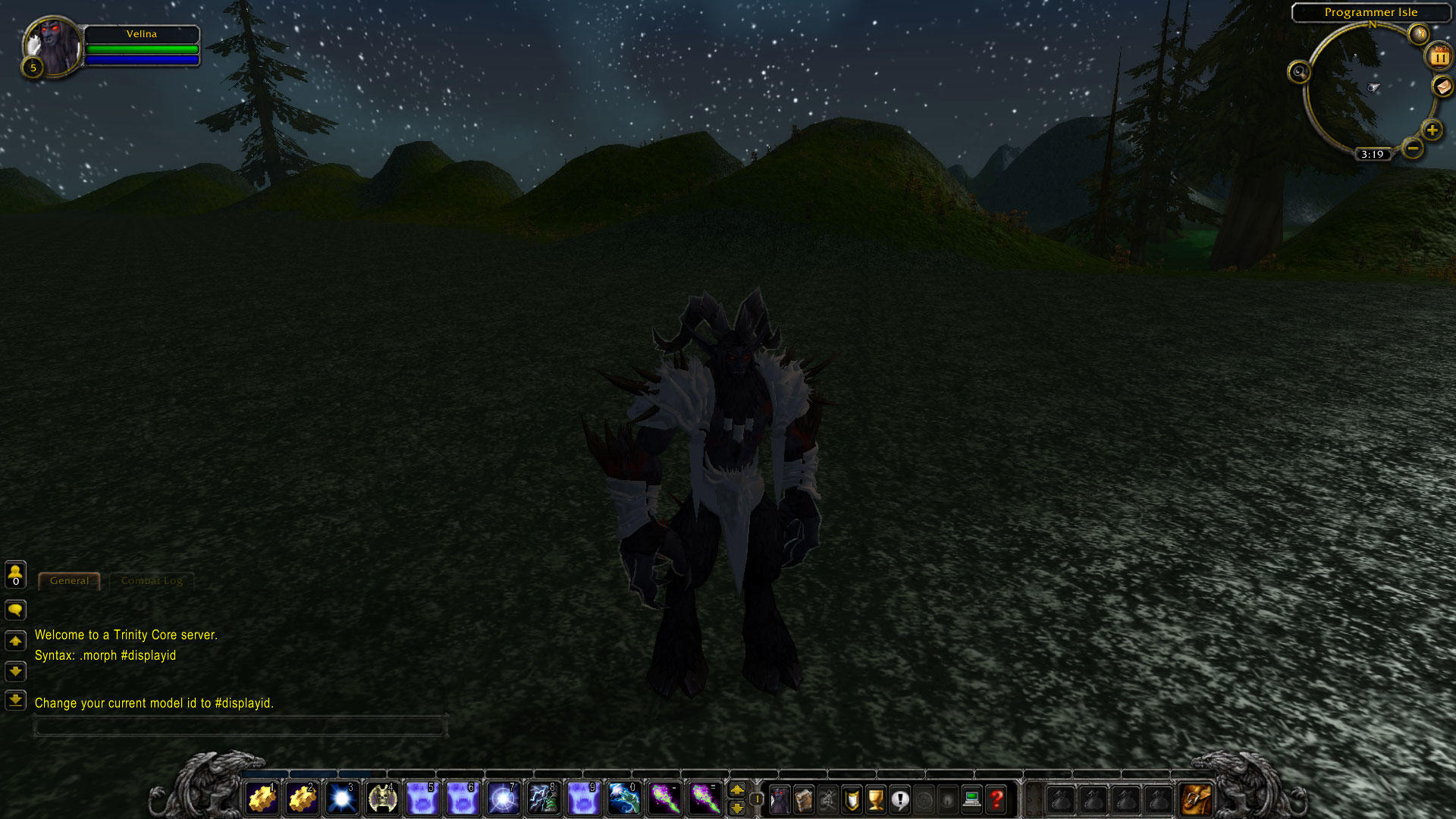Zoom out on the minimap

(1412, 149)
